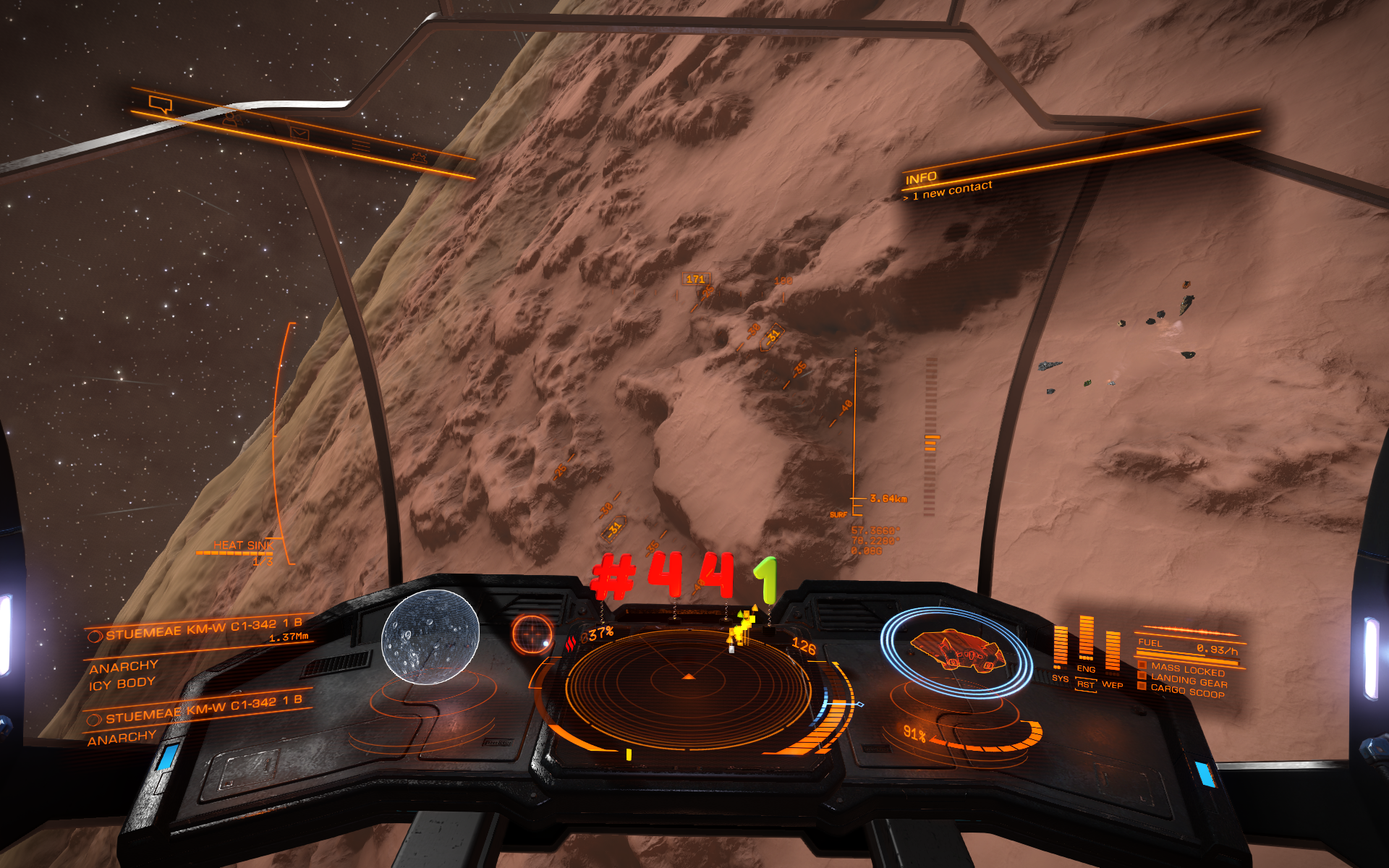The width and height of the screenshot is (1389, 868).
Task: Click the ship hologram shield display
Action: 956,651
